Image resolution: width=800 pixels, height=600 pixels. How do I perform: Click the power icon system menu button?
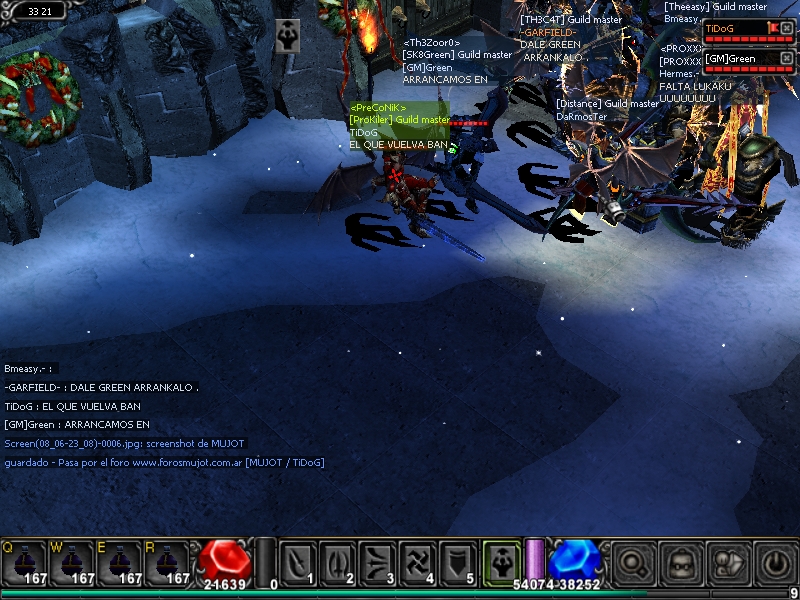776,564
